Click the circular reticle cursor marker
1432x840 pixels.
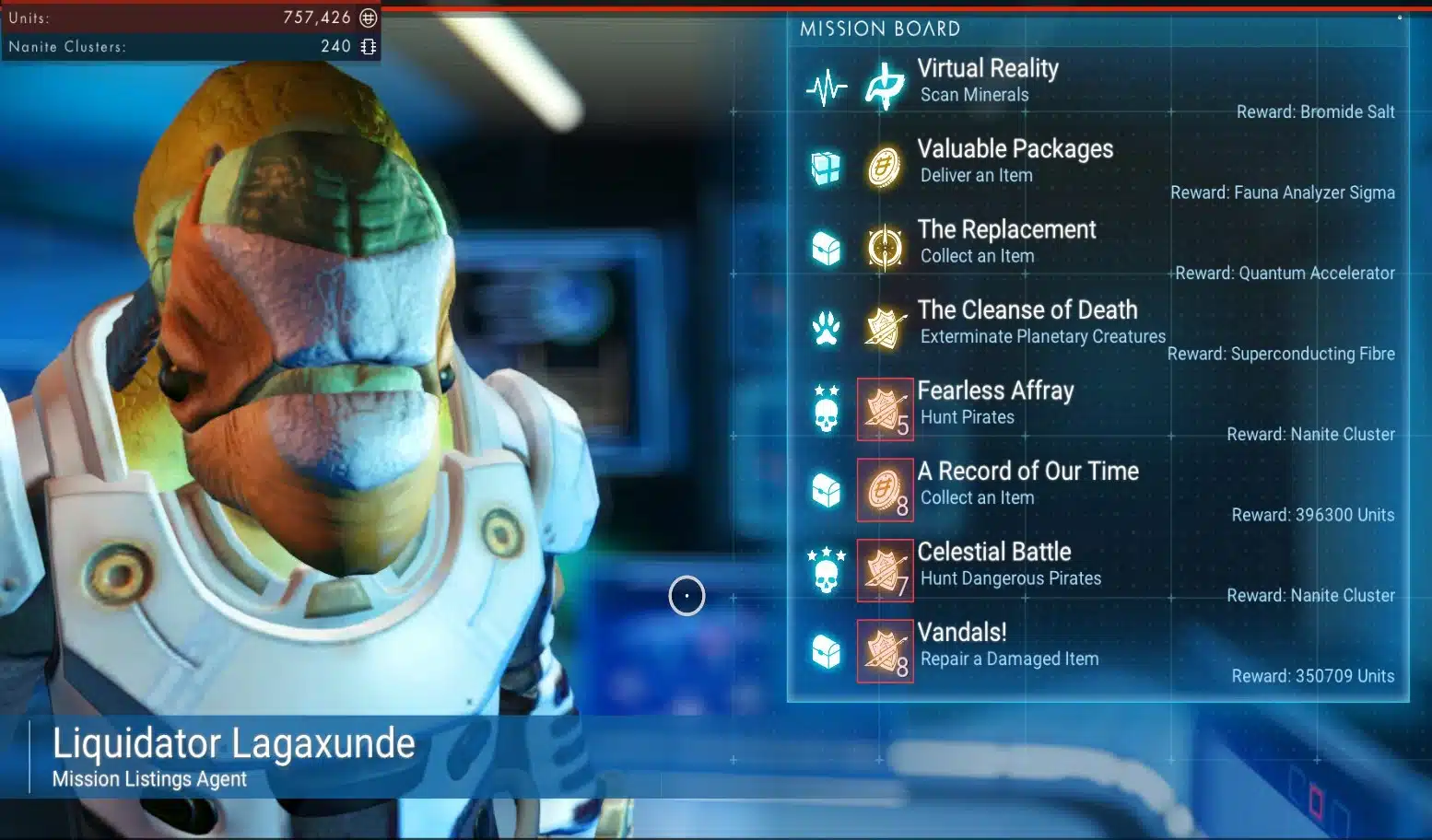coord(687,596)
